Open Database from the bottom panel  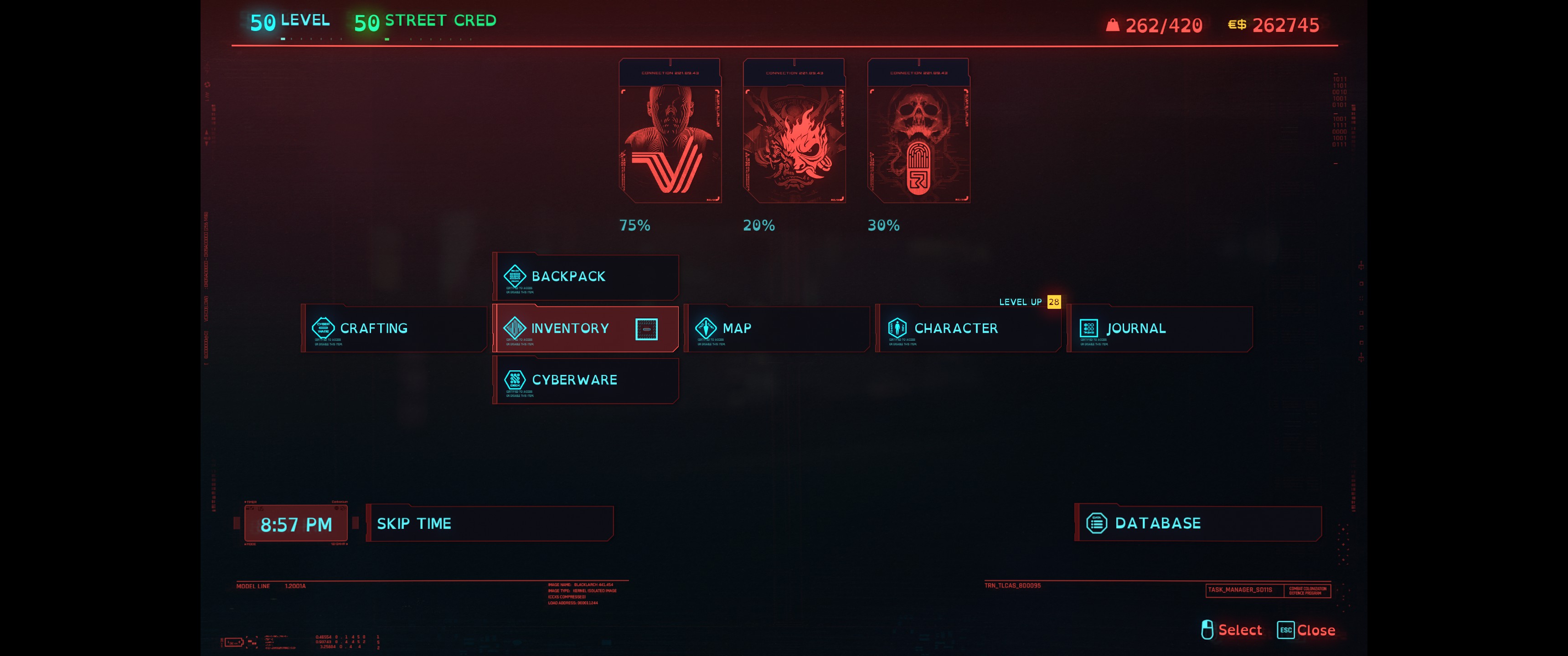[1156, 522]
